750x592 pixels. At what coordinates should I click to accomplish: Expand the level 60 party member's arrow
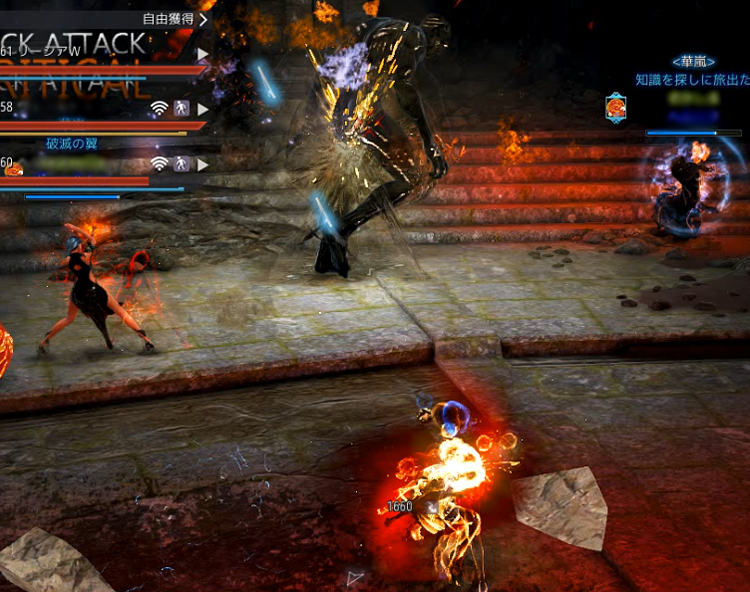point(203,163)
